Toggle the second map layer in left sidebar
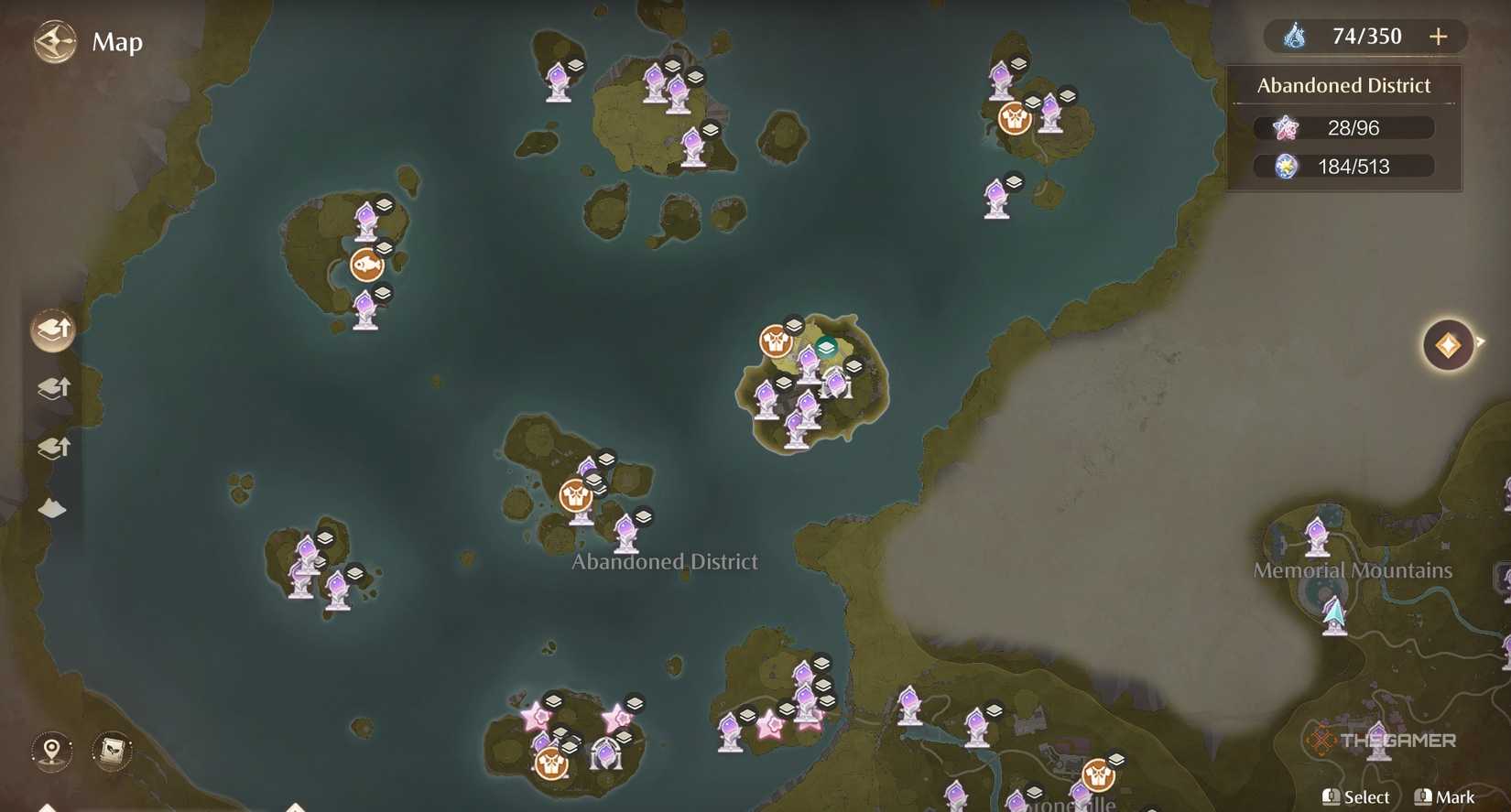 click(x=52, y=388)
